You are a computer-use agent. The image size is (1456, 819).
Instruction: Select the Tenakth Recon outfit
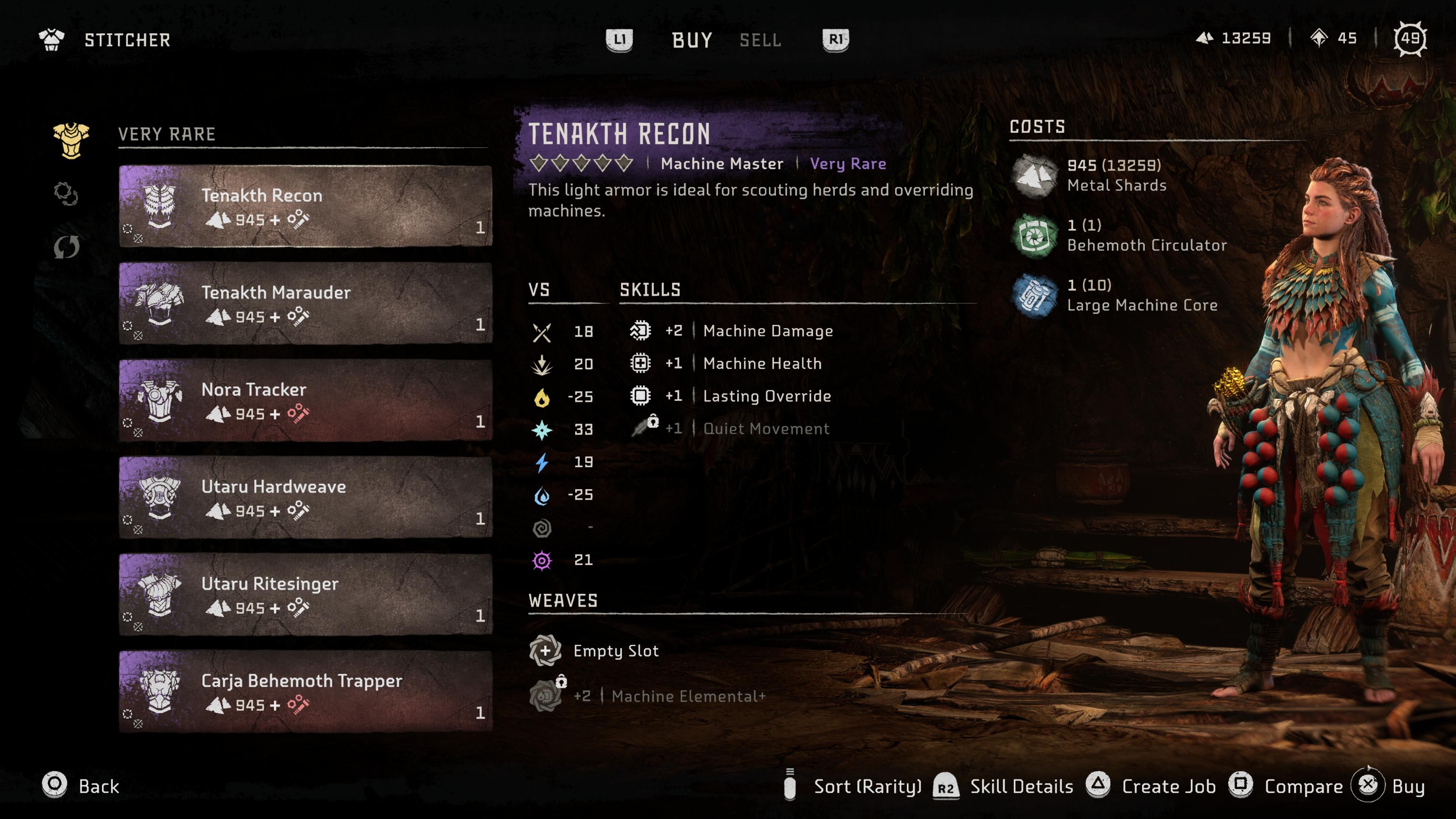click(x=305, y=206)
